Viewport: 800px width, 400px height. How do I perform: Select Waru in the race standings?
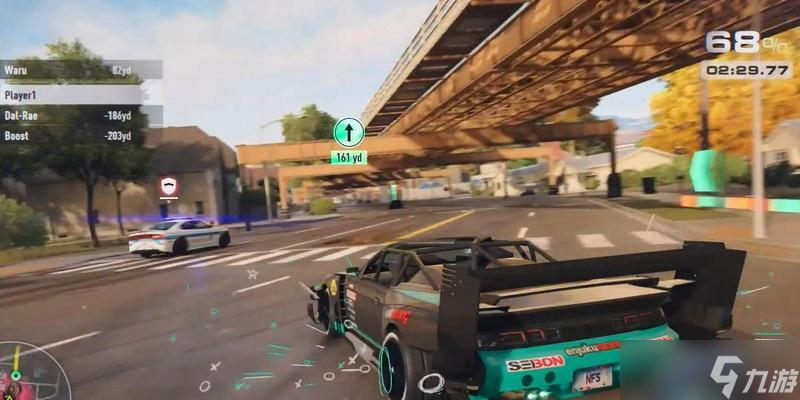click(x=80, y=70)
